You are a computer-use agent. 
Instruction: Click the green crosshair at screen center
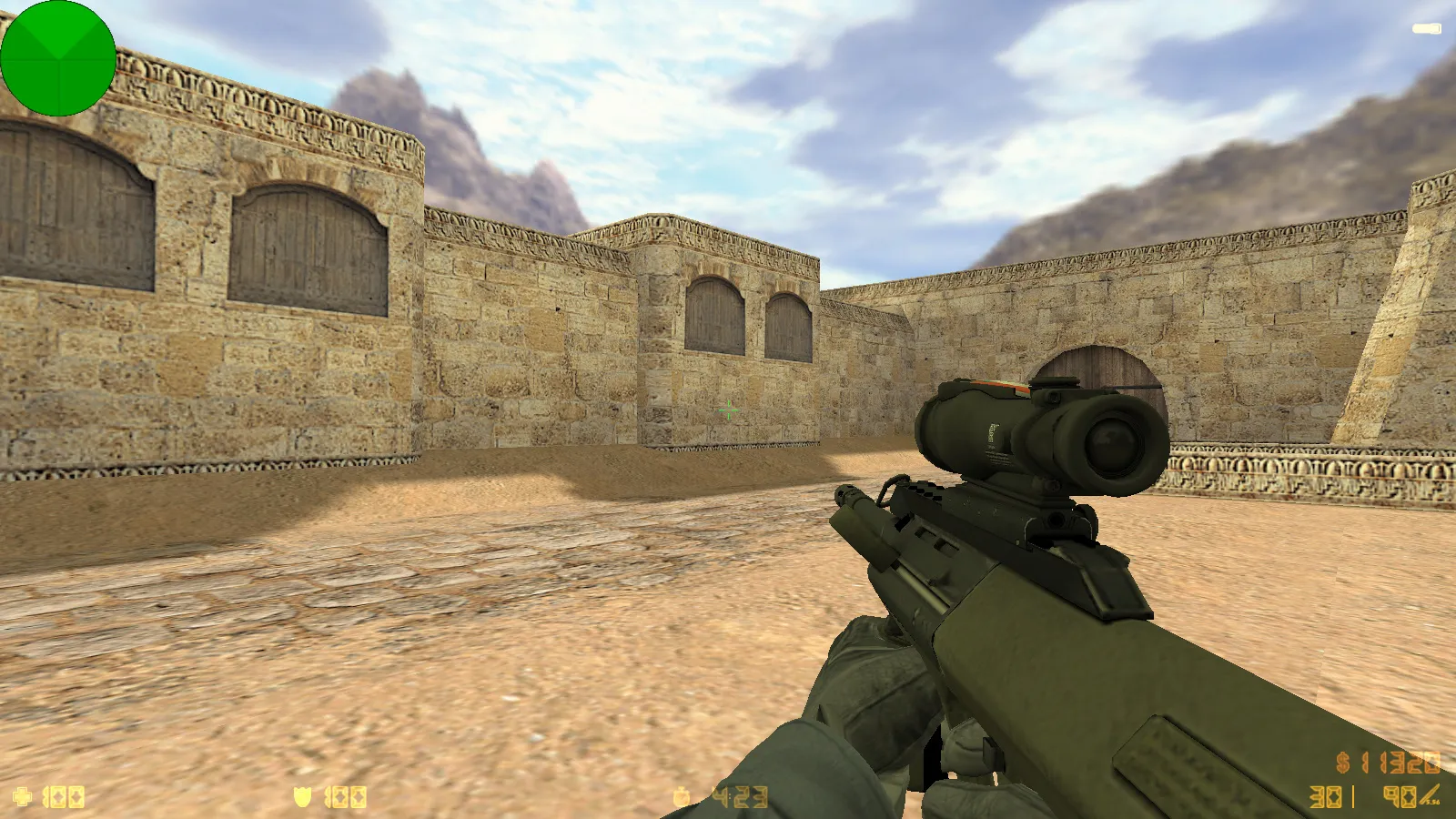click(x=728, y=411)
